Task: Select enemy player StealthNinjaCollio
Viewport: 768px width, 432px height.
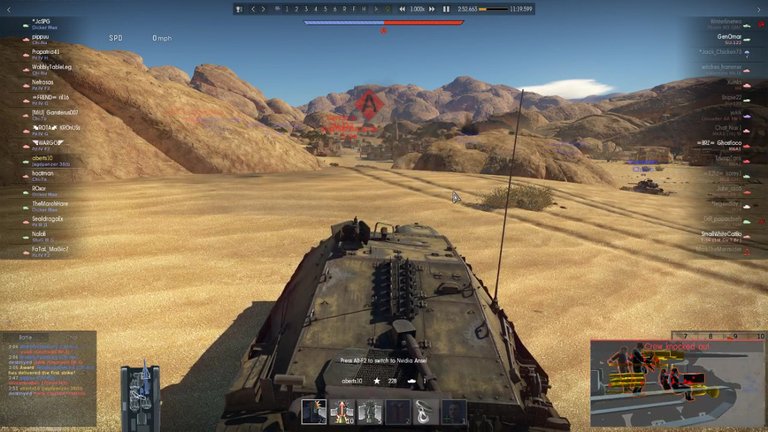Action: click(720, 234)
